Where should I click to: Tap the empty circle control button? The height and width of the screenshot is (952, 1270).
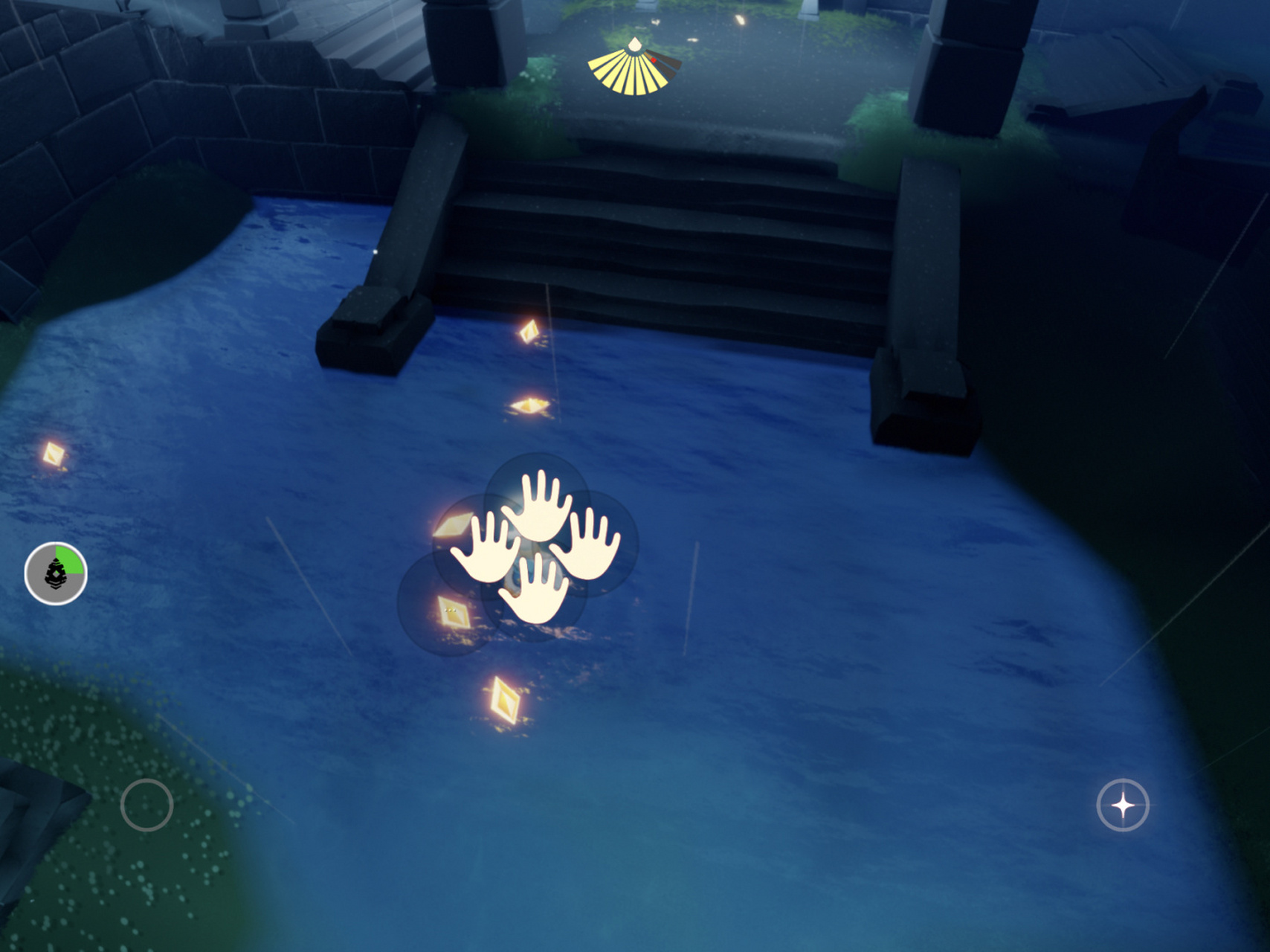pyautogui.click(x=146, y=805)
